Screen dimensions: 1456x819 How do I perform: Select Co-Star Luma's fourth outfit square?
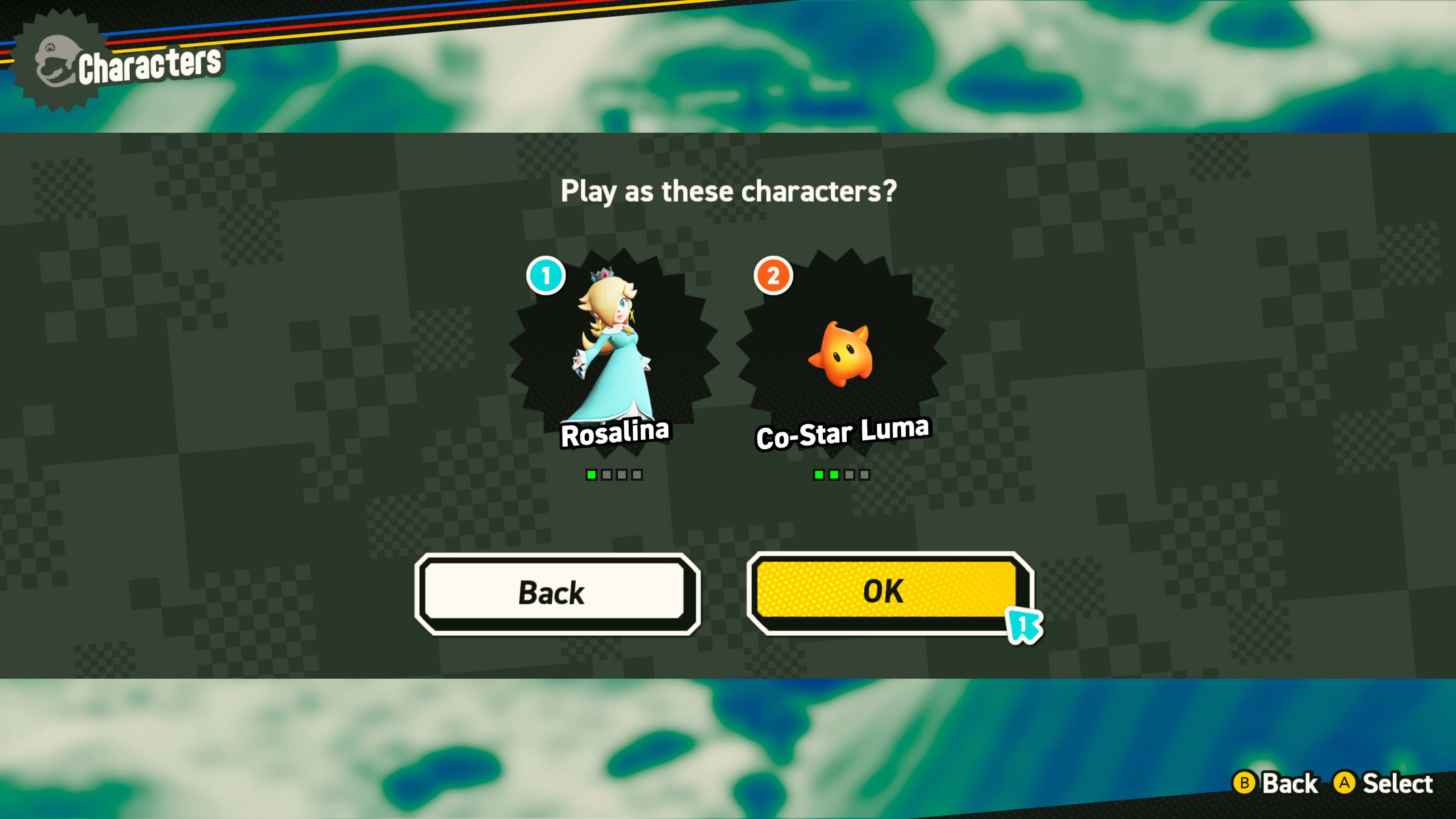[x=865, y=475]
